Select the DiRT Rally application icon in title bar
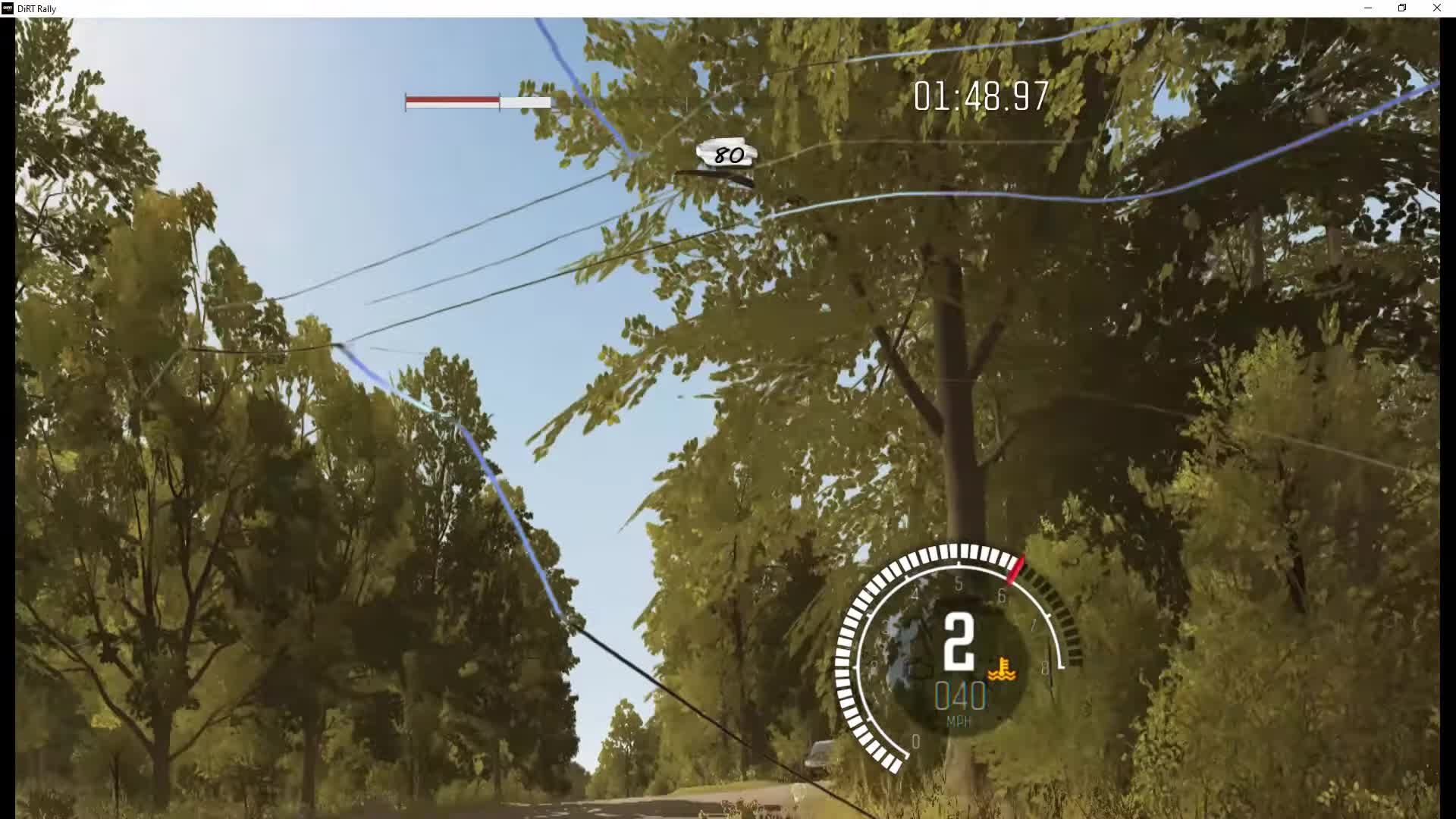Image resolution: width=1456 pixels, height=819 pixels. 6,8
